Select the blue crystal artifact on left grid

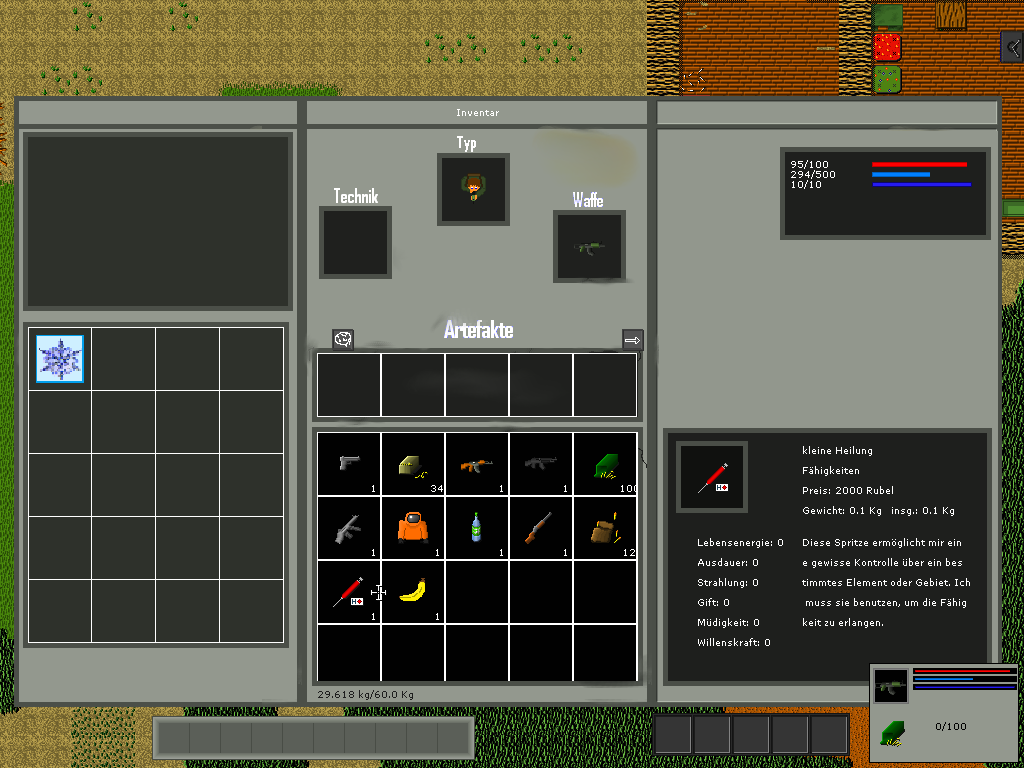click(60, 359)
